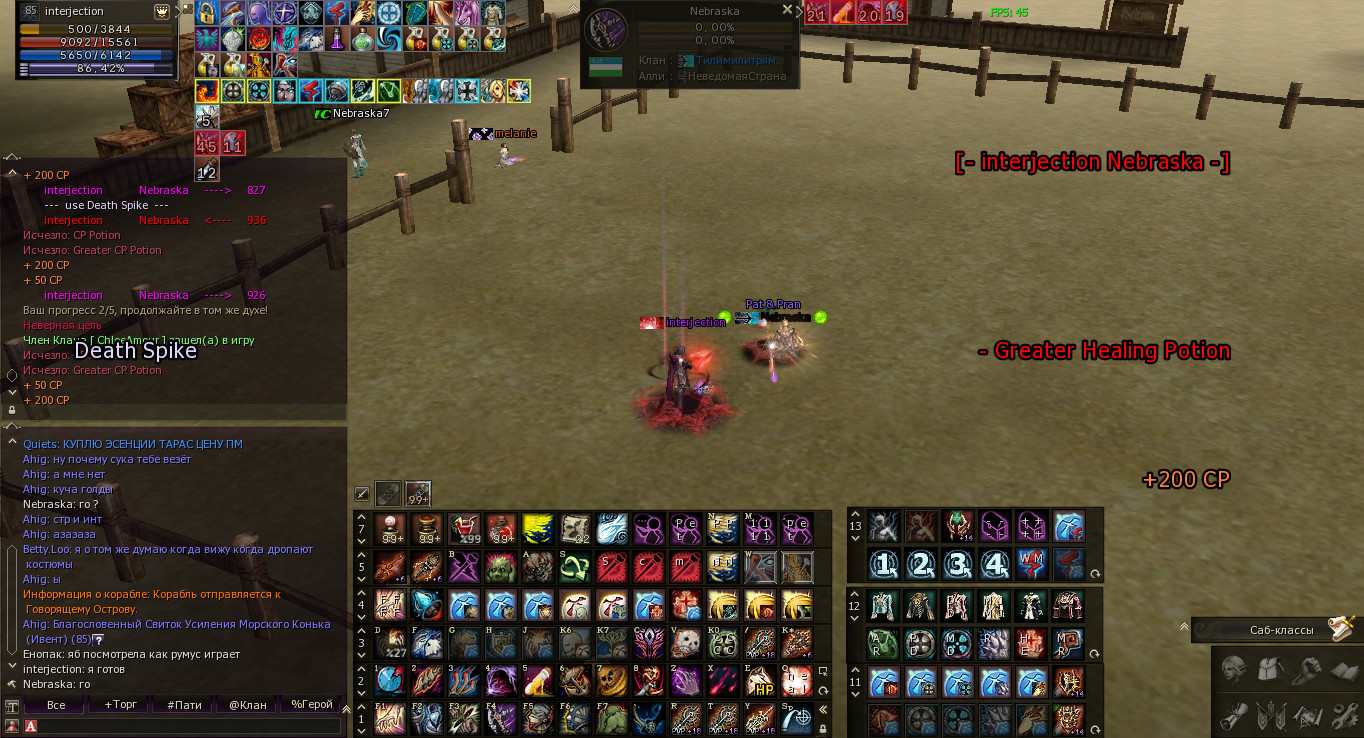Click the chat message input field
The width and height of the screenshot is (1364, 738).
point(190,726)
